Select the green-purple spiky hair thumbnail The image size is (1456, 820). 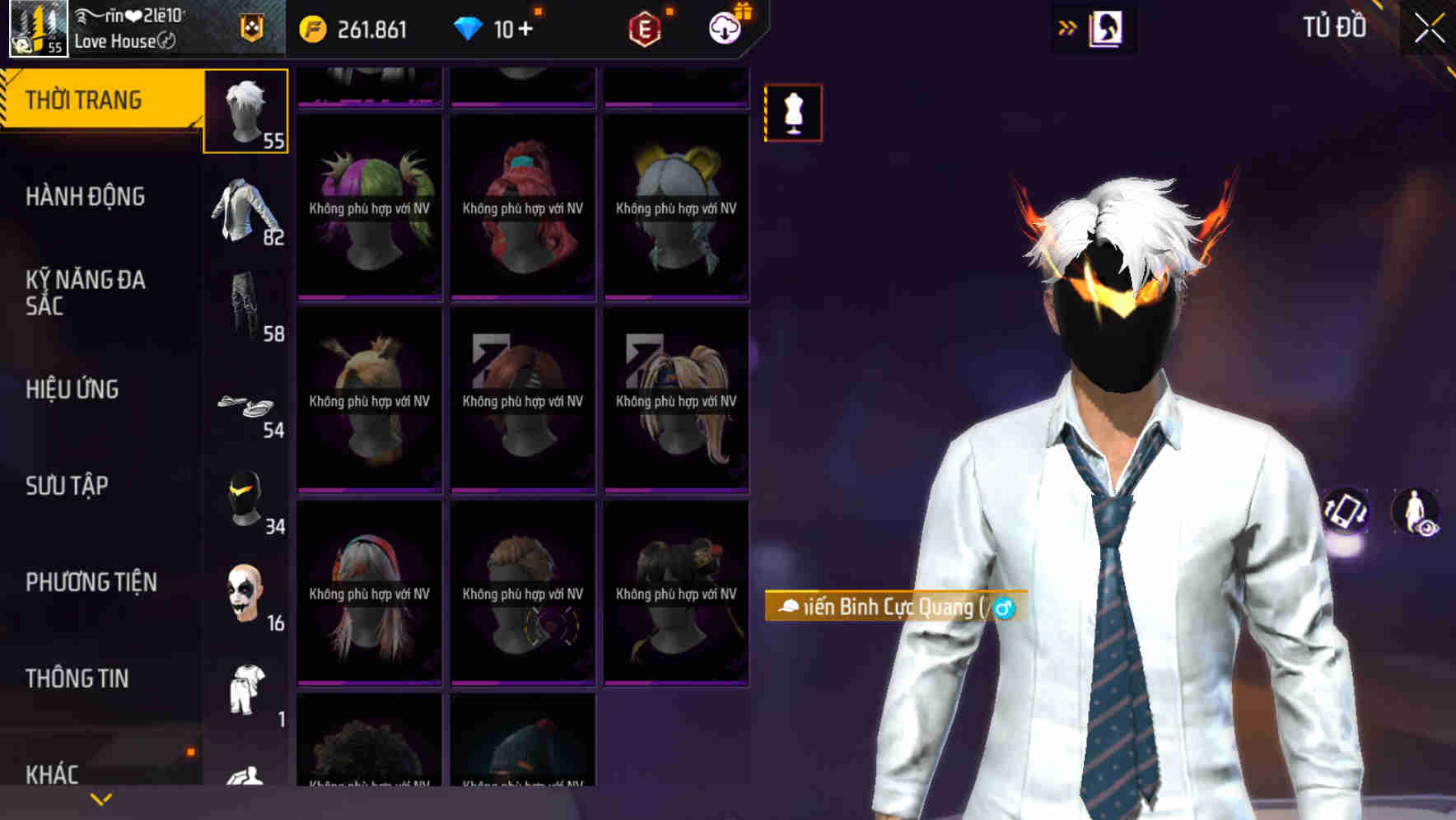pos(368,206)
